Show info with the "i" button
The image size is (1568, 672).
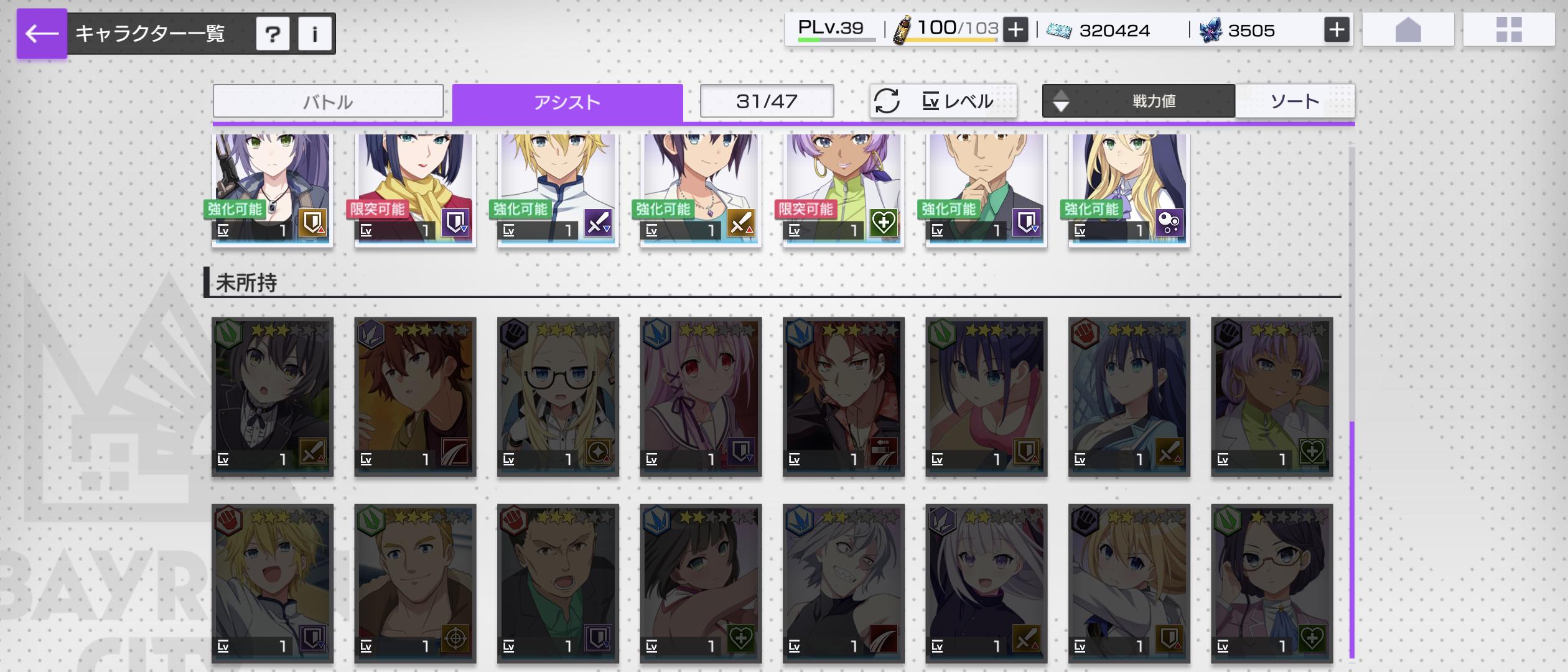pos(315,34)
